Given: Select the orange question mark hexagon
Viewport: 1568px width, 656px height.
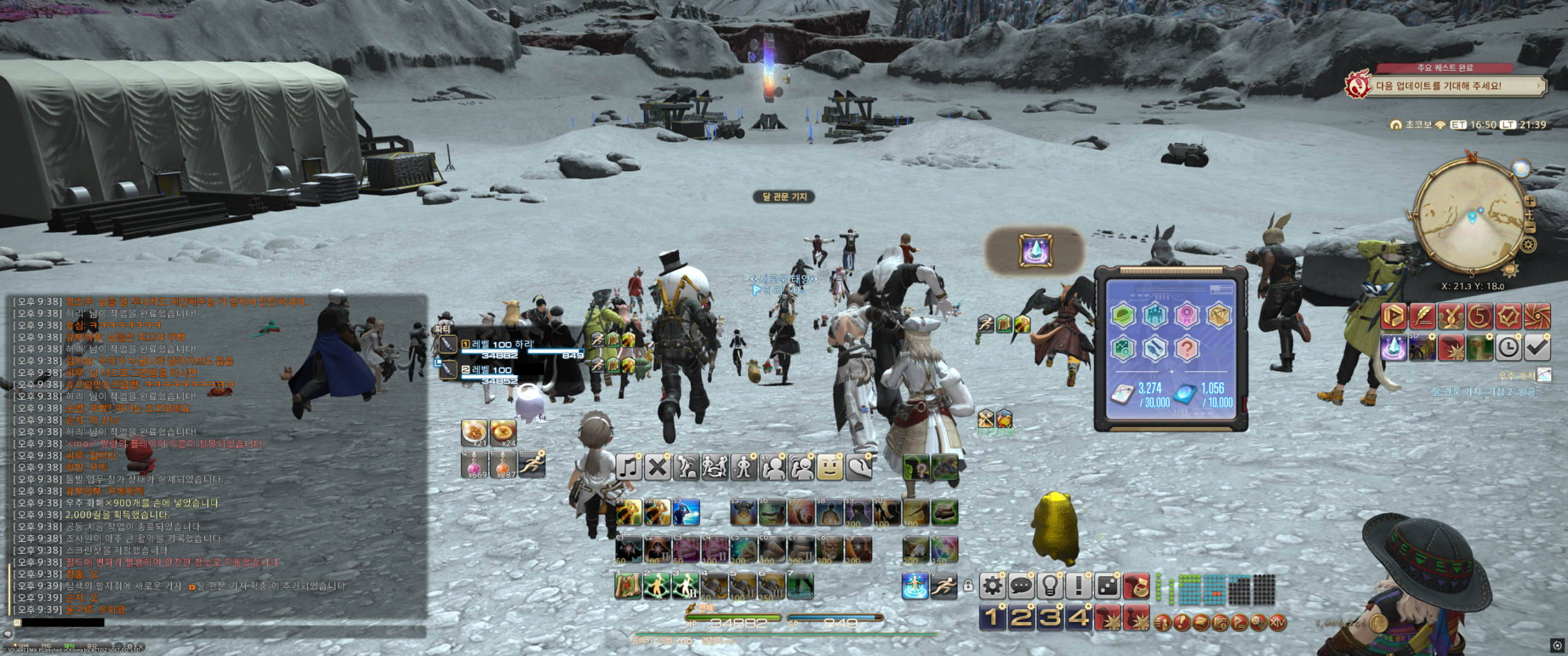Looking at the screenshot, I should 1187,349.
